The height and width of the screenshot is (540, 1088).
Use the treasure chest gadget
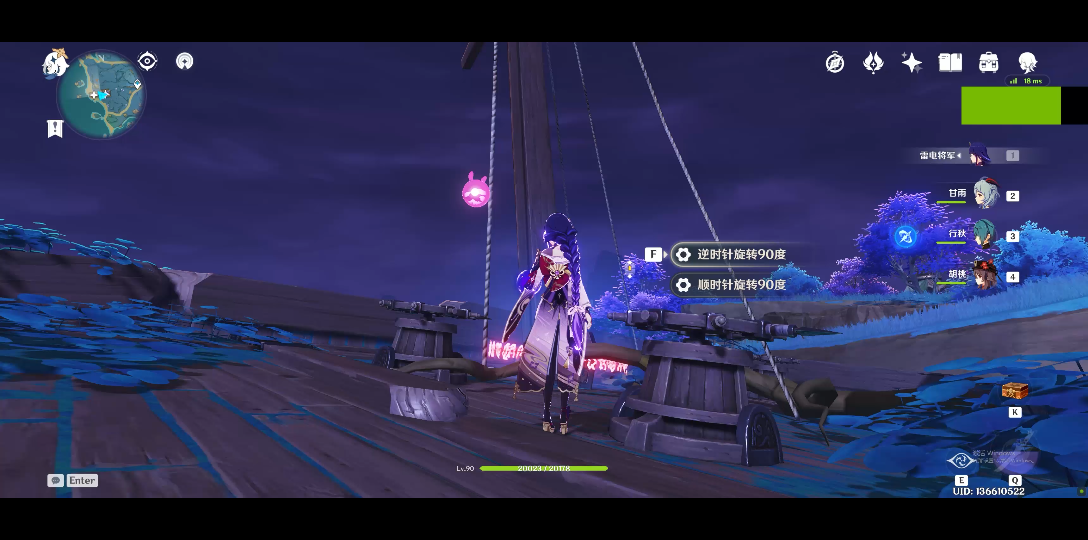coord(1015,392)
